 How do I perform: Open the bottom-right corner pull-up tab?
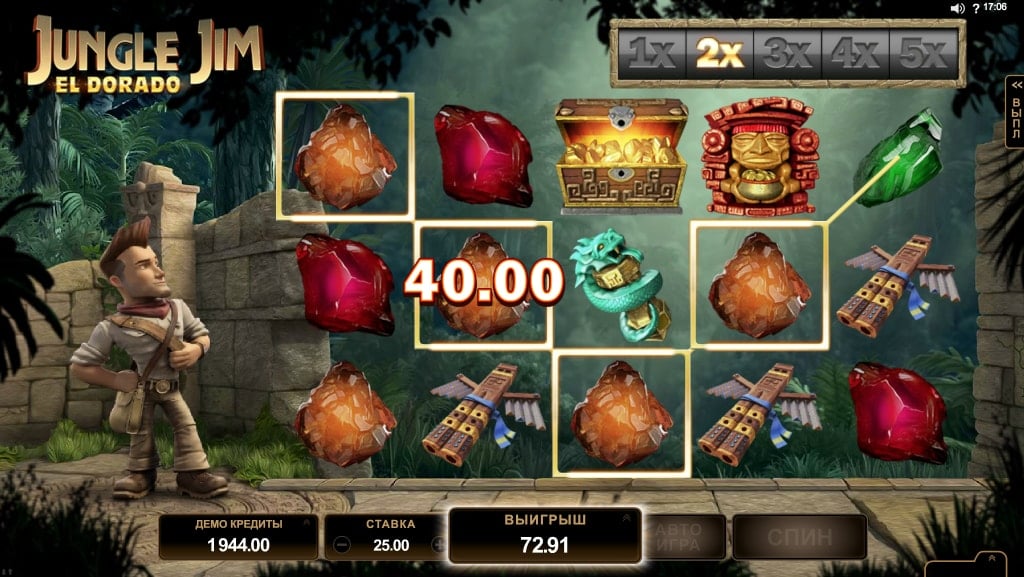(x=989, y=562)
